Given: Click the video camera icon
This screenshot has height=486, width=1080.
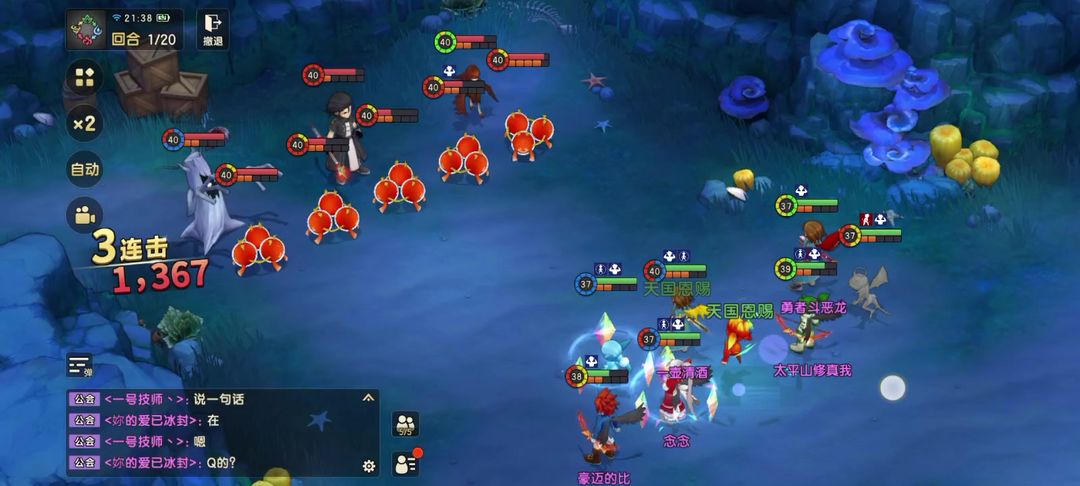Looking at the screenshot, I should [x=85, y=214].
